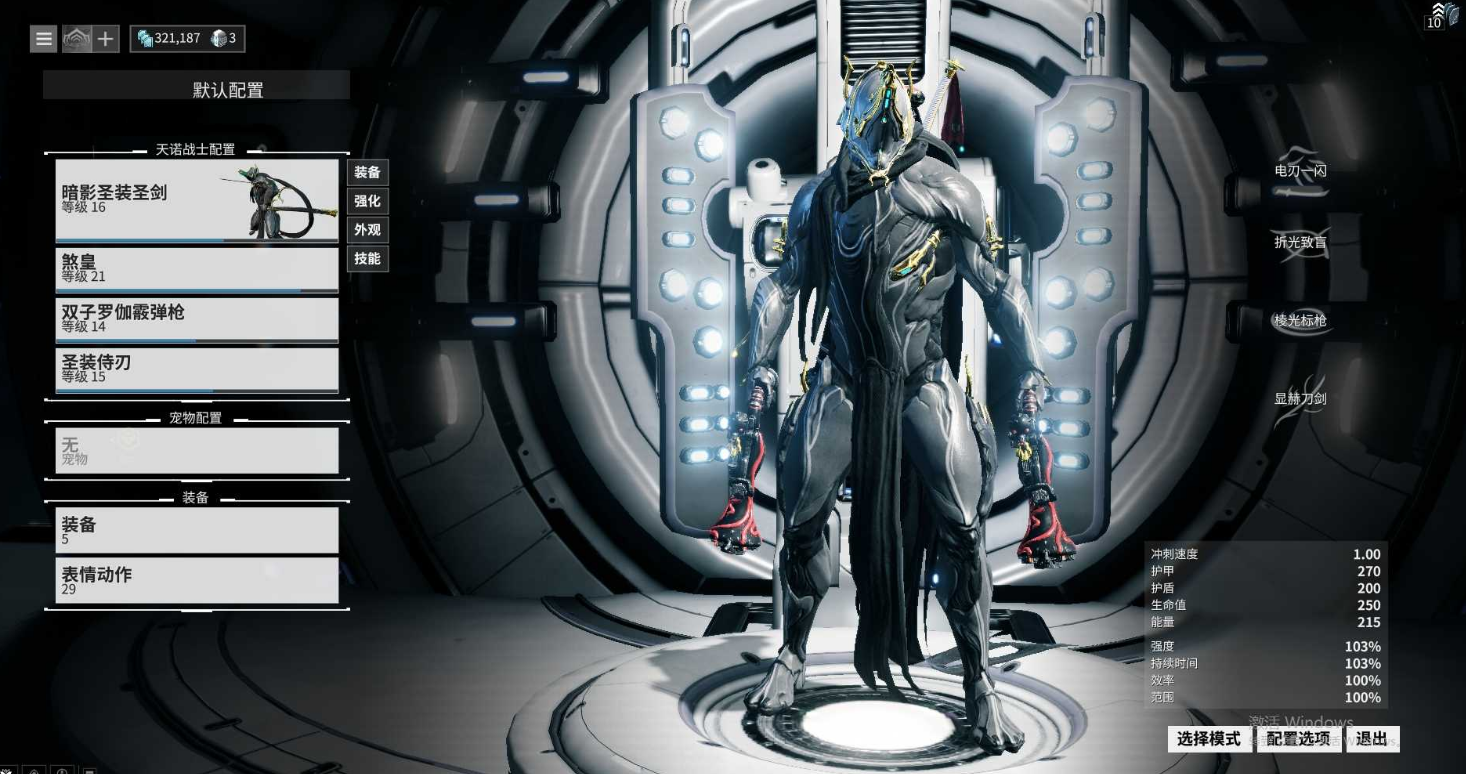Viewport: 1466px width, 774px height.
Task: Open the 外观 appearance options
Action: (x=367, y=230)
